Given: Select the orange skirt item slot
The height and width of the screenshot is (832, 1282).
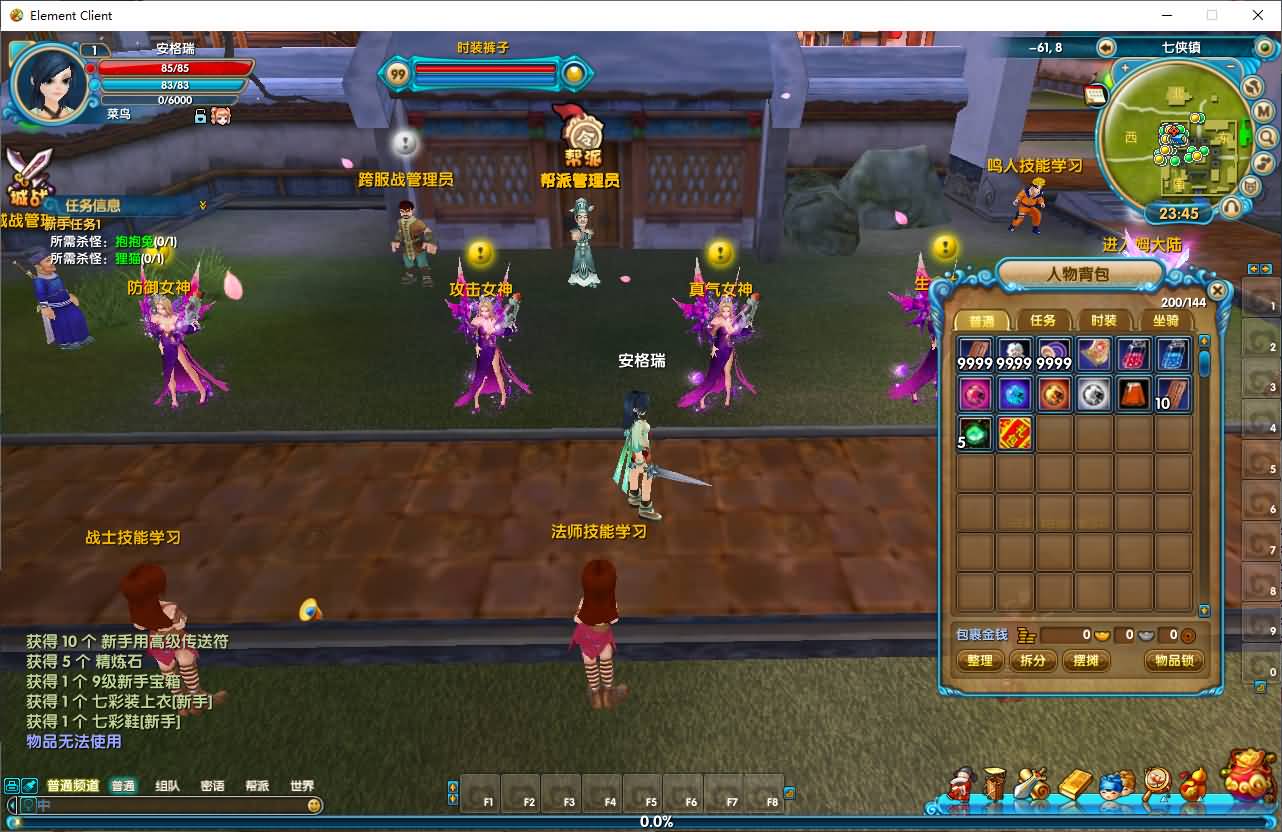Looking at the screenshot, I should click(1134, 394).
